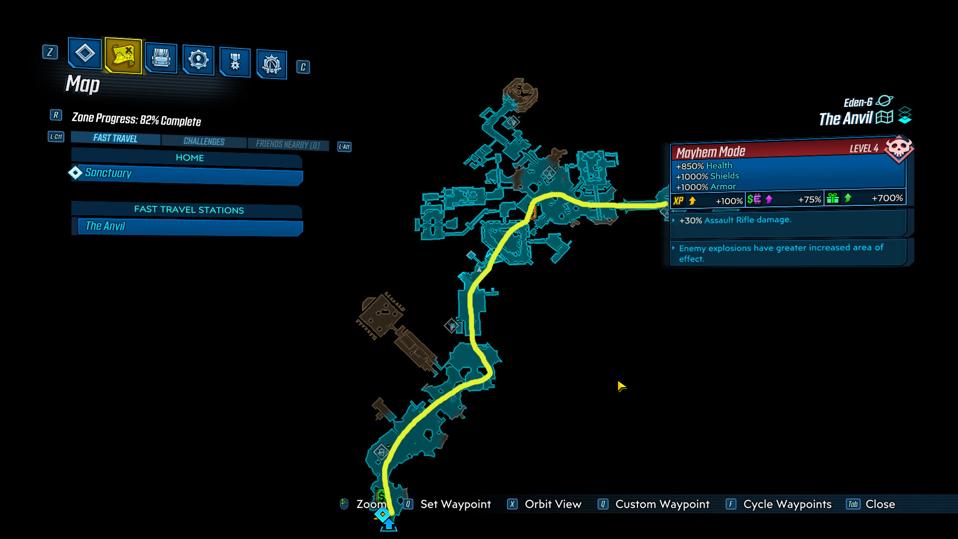Switch to Orbit View
The image size is (958, 539).
pyautogui.click(x=552, y=504)
